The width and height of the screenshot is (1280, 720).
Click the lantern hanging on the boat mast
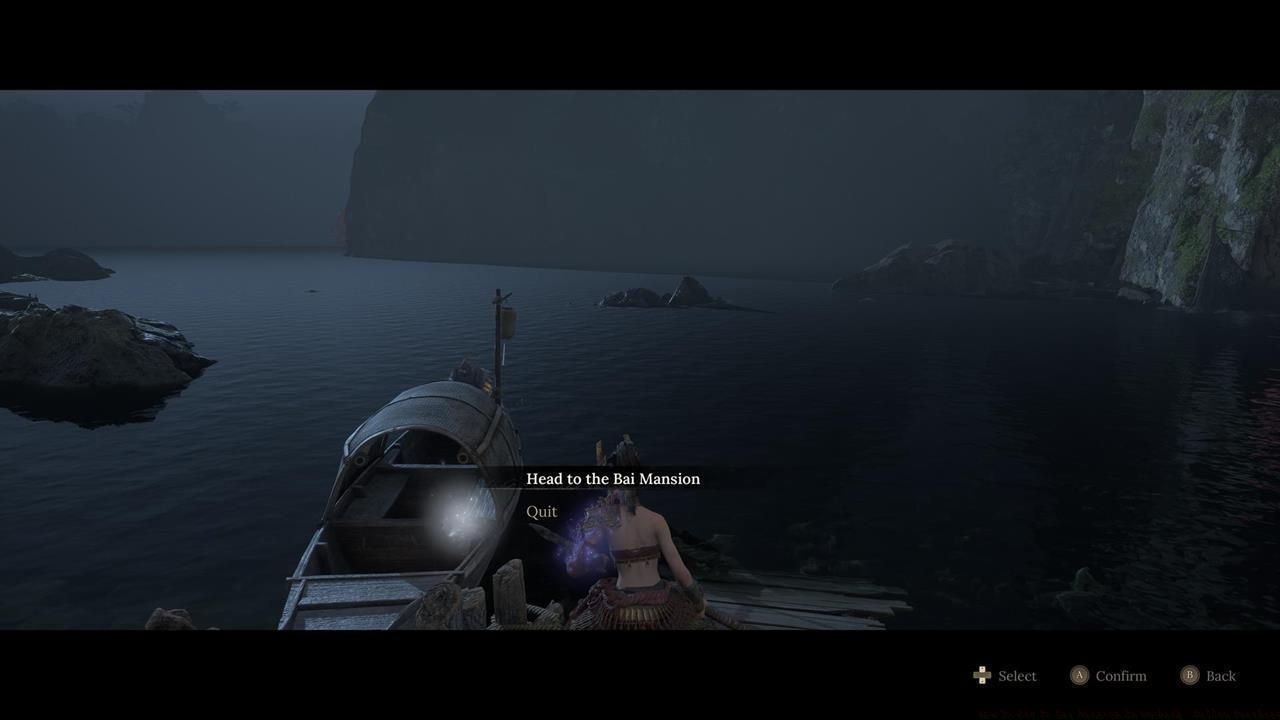pos(507,320)
